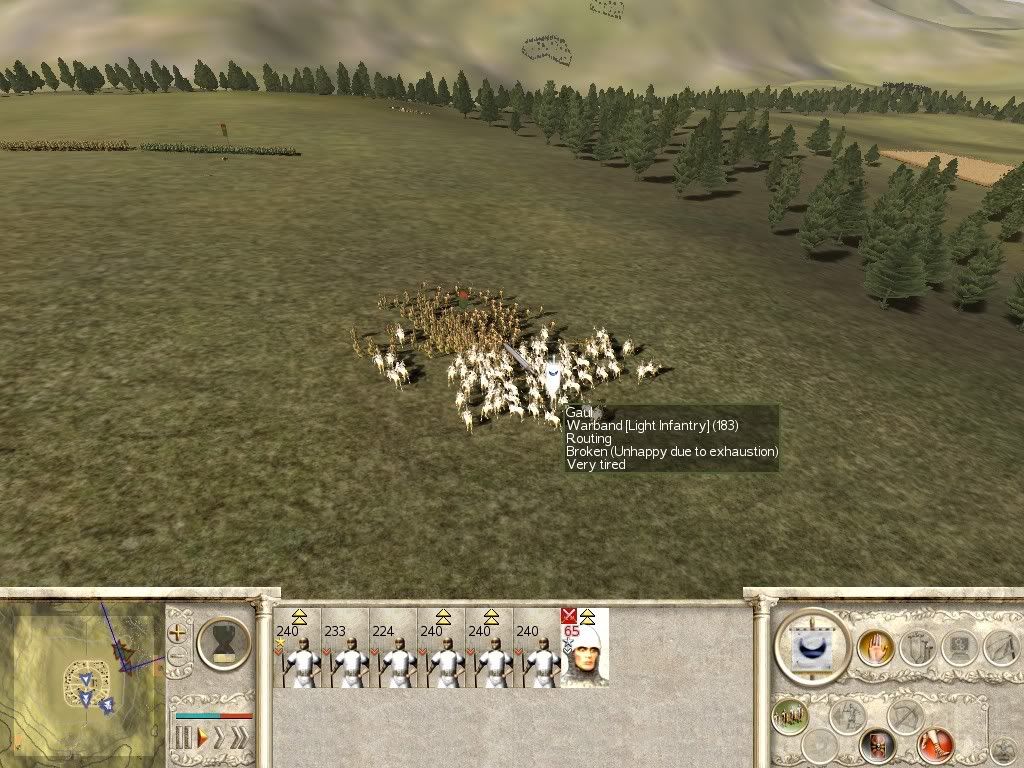Set triple-arrow fastest battle speed

(x=240, y=739)
